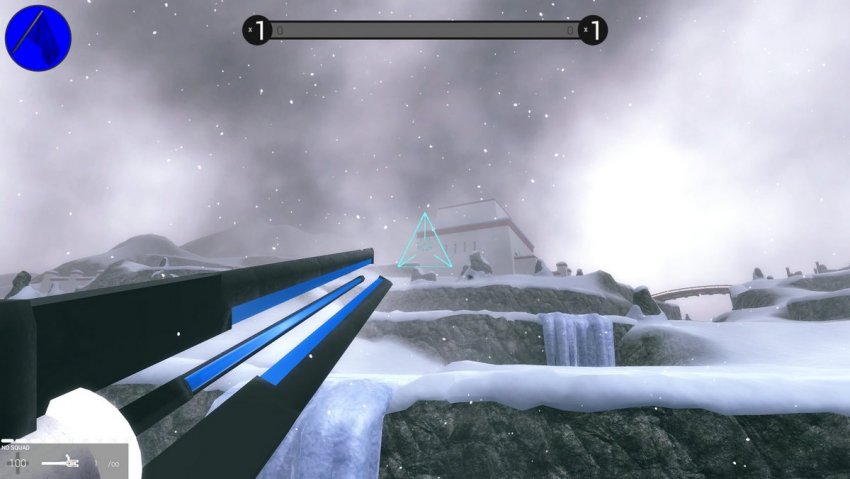Click the blue circular minimap
Viewport: 850px width, 479px height.
click(38, 38)
